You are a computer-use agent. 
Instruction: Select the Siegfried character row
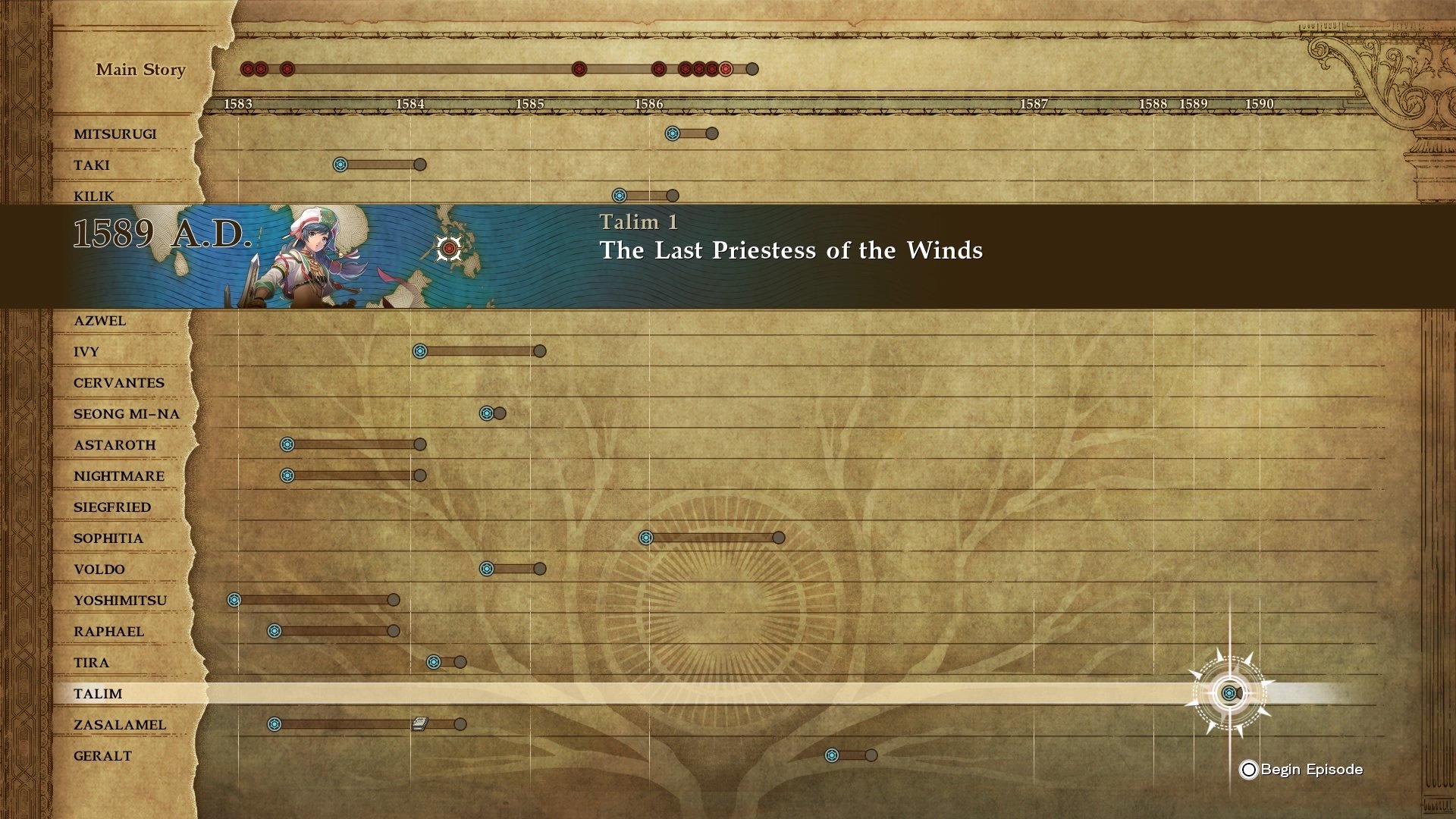(112, 507)
